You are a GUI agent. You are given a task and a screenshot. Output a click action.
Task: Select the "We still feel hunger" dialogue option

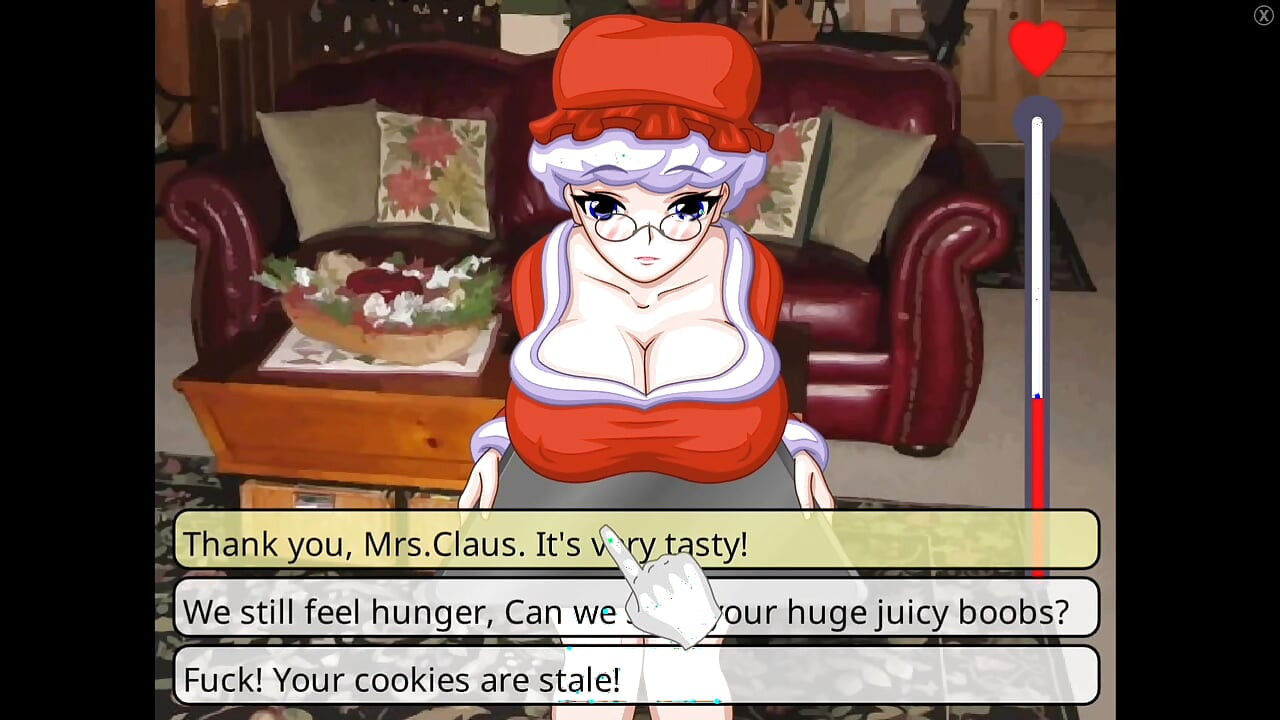[x=400, y=609]
